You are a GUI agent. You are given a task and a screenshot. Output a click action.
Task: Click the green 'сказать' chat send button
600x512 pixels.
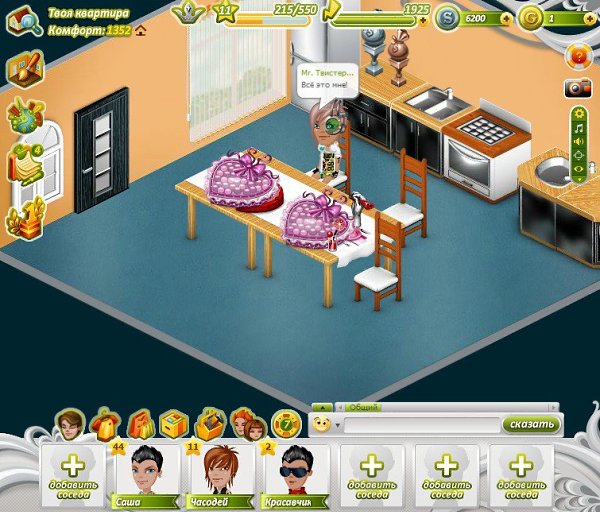[x=529, y=425]
